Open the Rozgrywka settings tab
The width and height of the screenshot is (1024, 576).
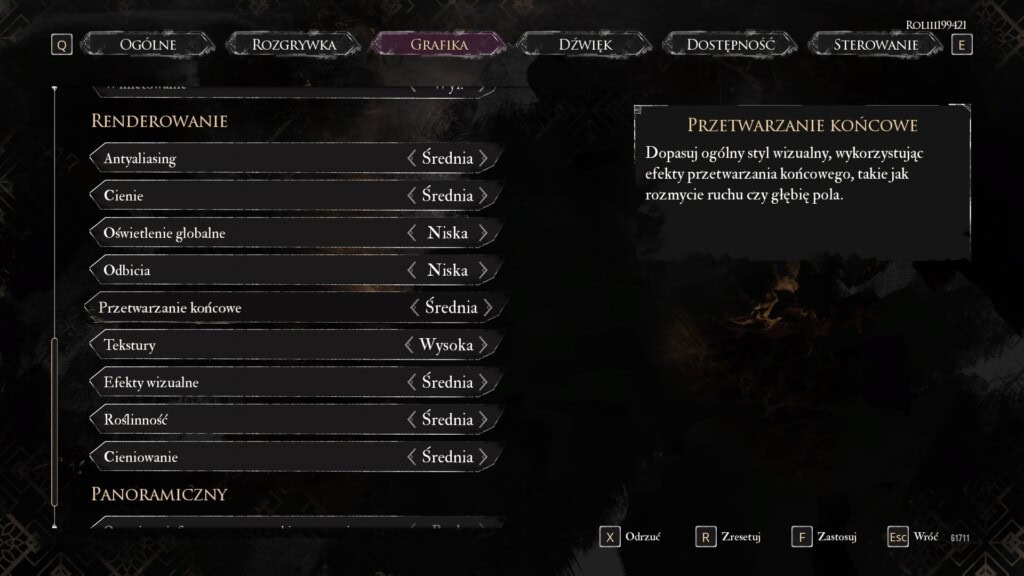(x=294, y=44)
